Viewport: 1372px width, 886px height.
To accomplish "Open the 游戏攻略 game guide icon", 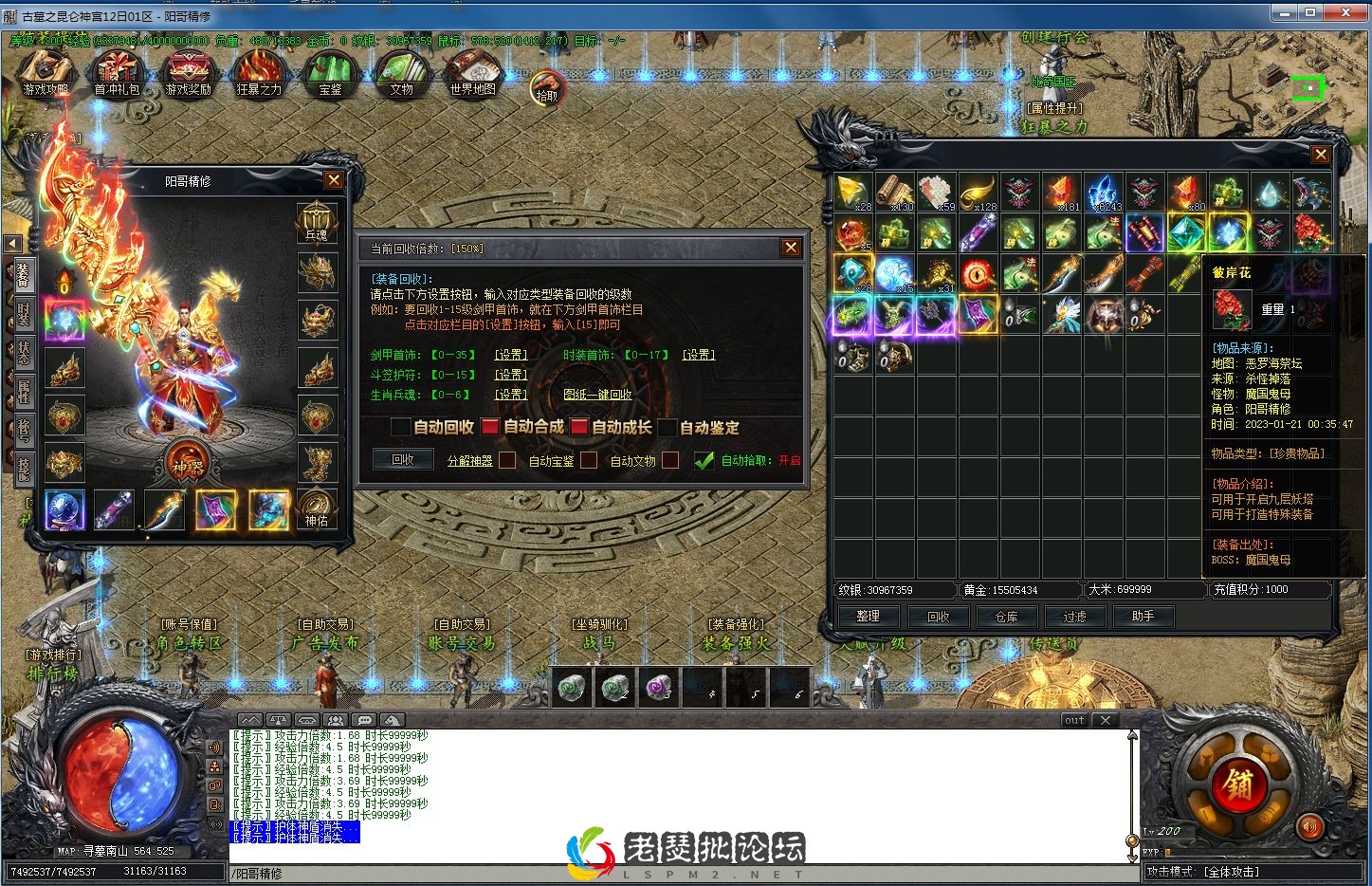I will [x=46, y=72].
